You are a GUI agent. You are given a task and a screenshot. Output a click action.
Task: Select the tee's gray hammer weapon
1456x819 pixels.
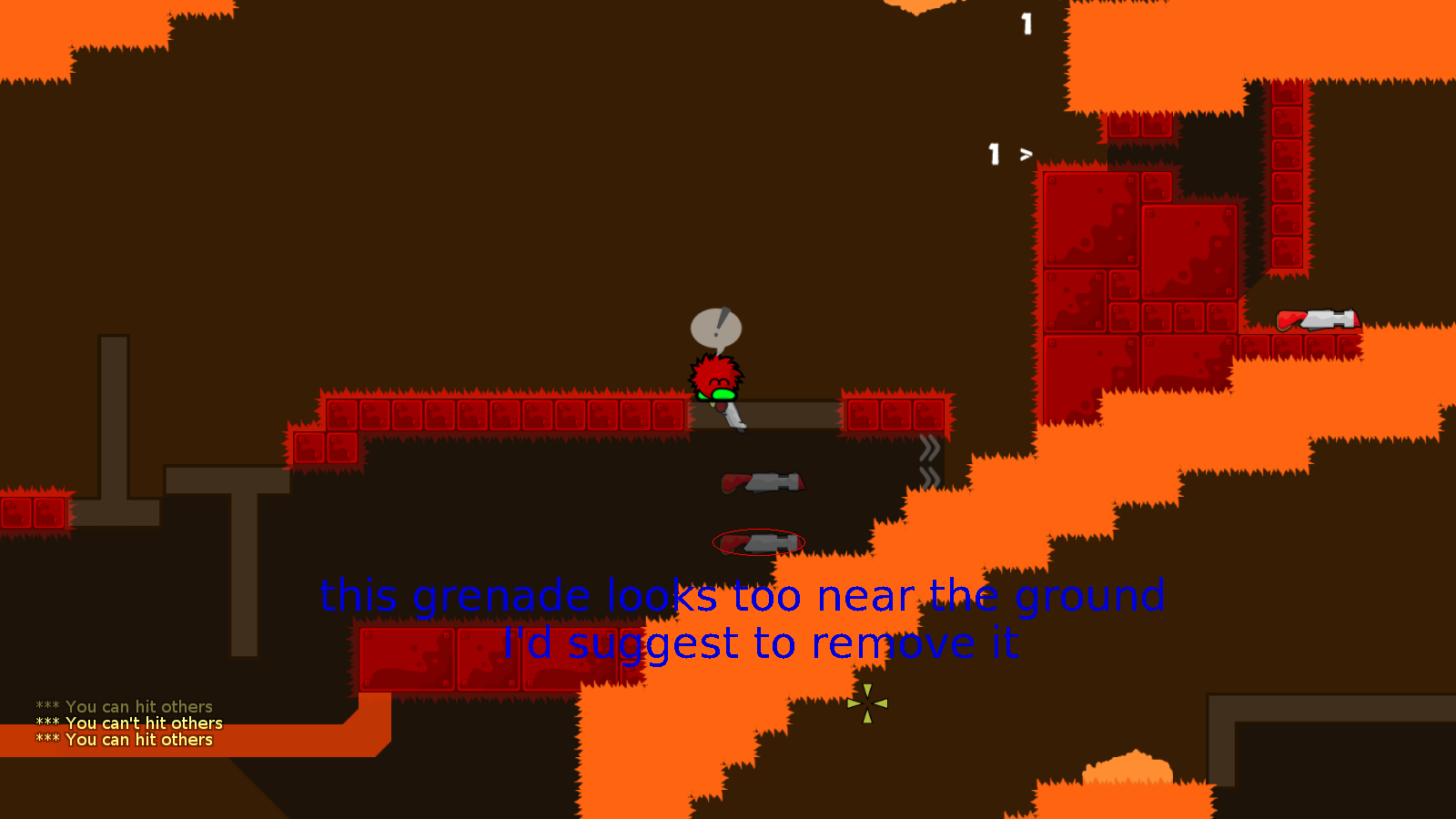733,419
